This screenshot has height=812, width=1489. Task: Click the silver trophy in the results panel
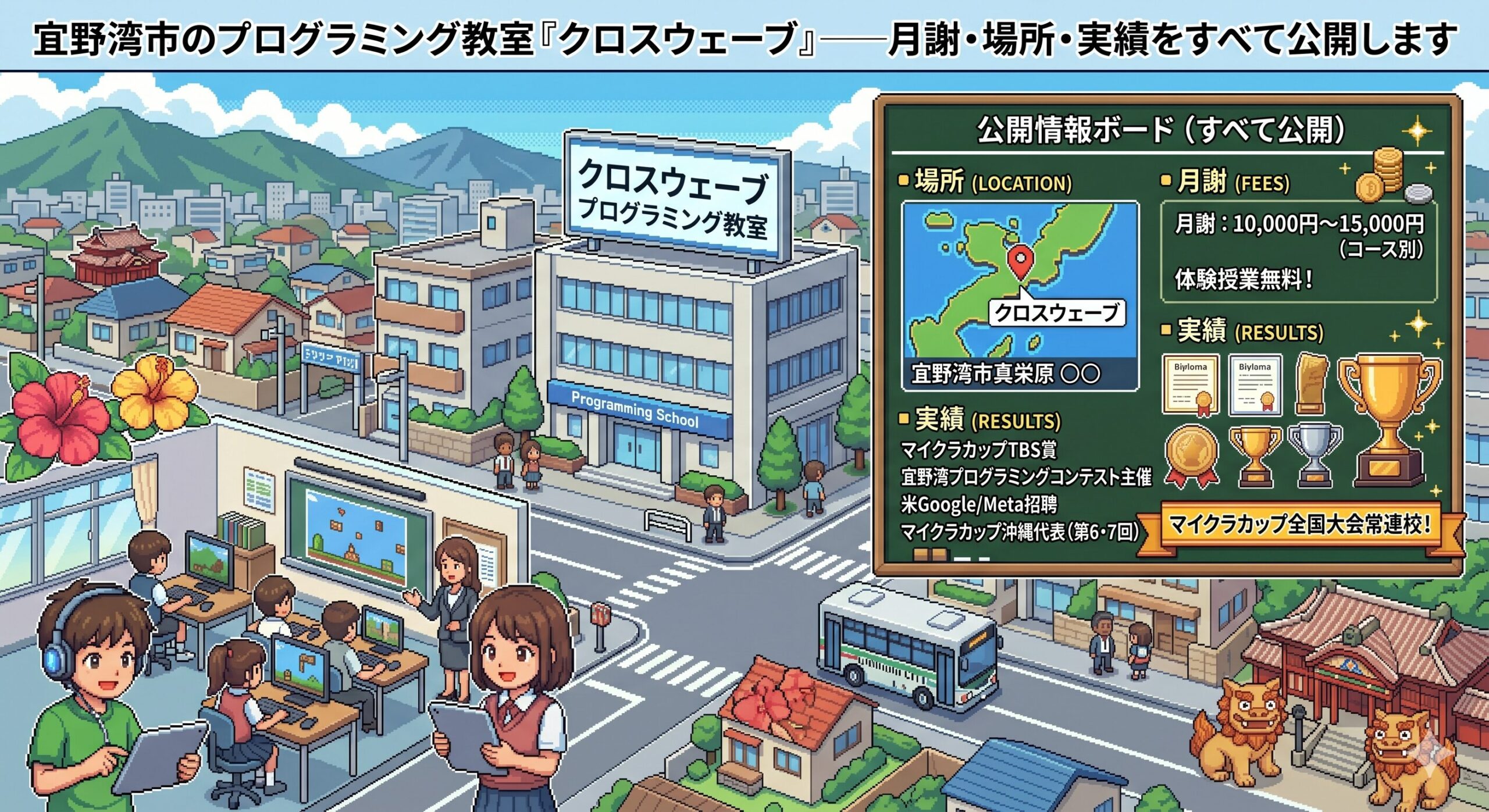(x=1315, y=454)
